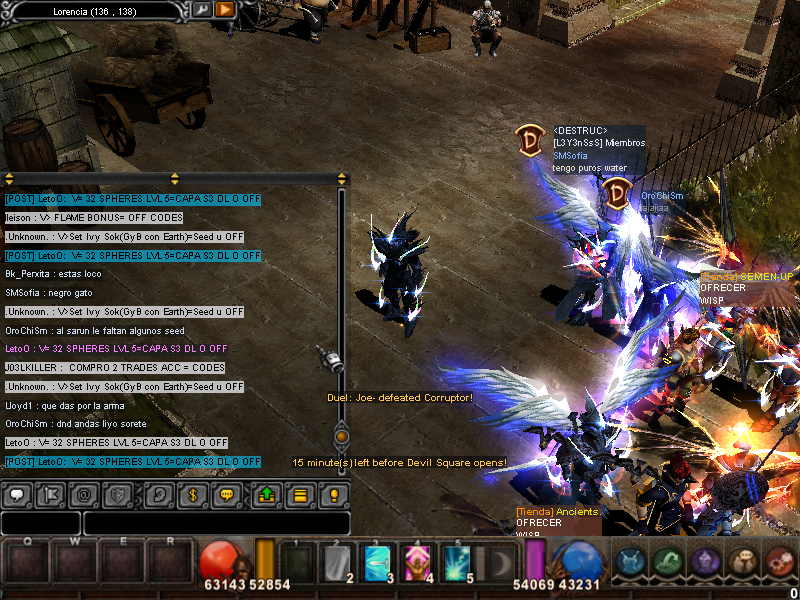This screenshot has width=800, height=600.
Task: Toggle the yellow speech bubble button
Action: click(227, 494)
